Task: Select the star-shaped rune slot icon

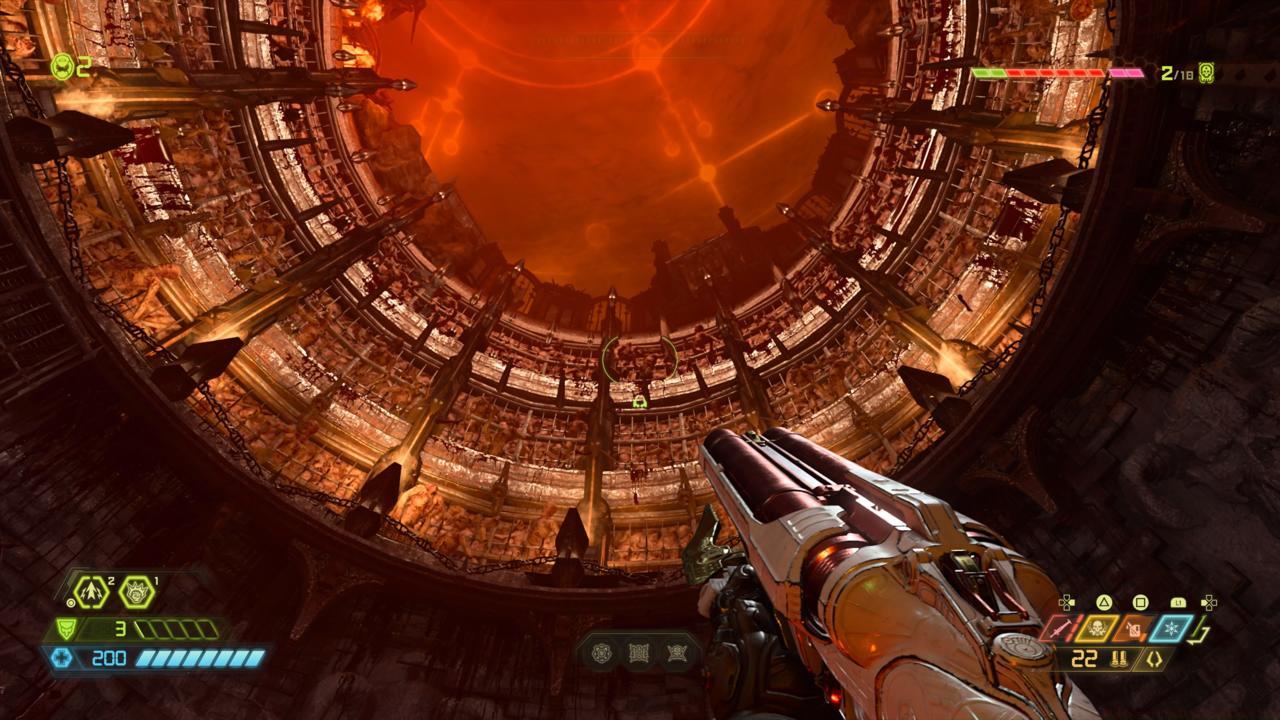Action: [x=677, y=653]
